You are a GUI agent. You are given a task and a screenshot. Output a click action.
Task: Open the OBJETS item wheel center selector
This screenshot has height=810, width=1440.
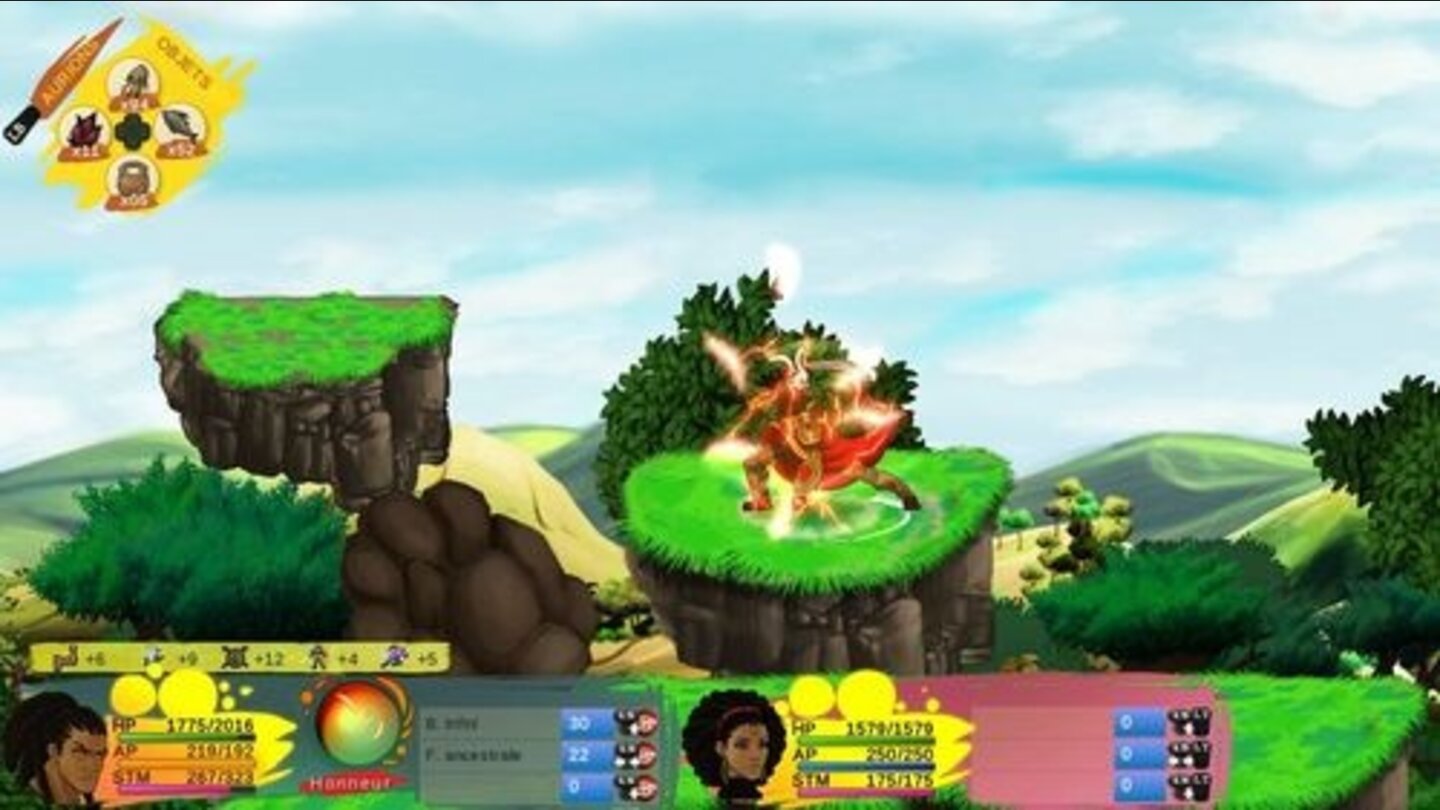click(132, 131)
